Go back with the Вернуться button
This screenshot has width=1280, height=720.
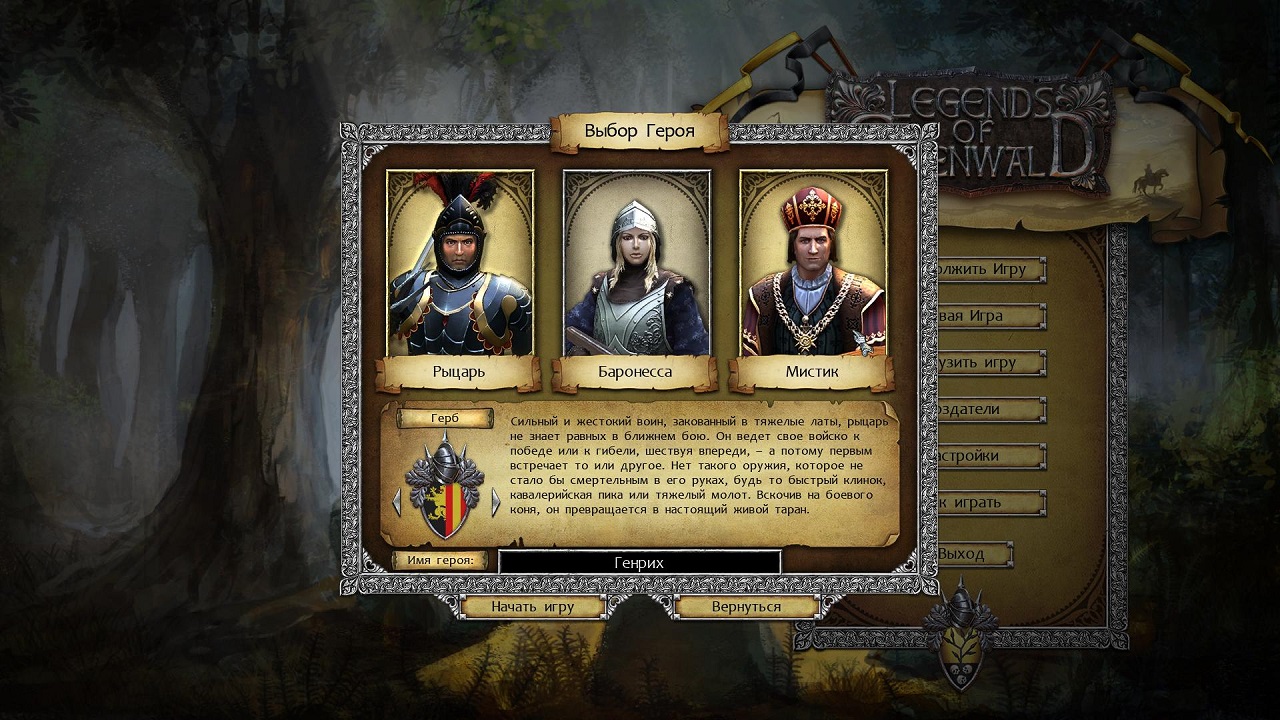click(746, 607)
